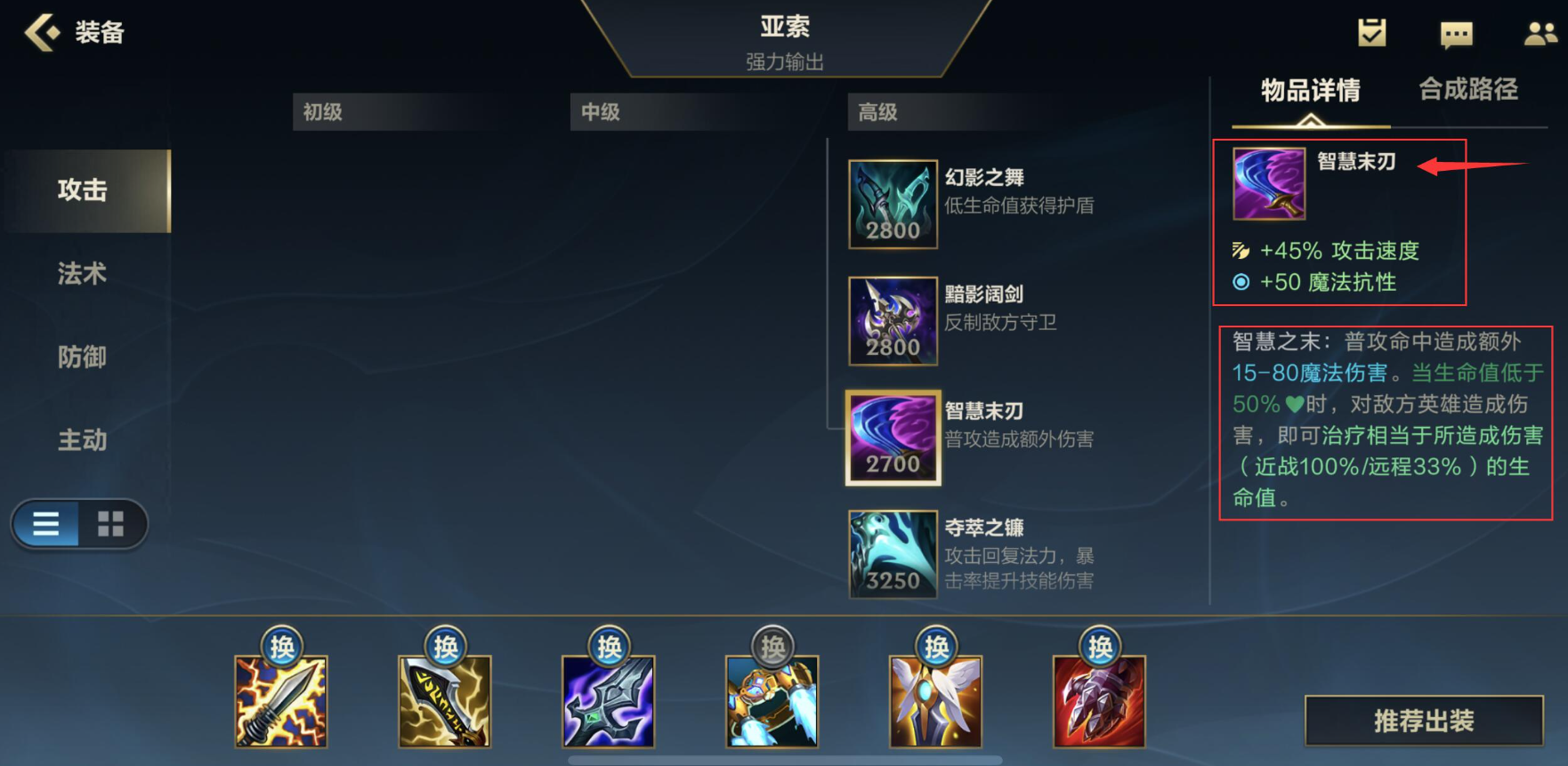Switch to list view layout
This screenshot has height=766, width=1568.
46,524
